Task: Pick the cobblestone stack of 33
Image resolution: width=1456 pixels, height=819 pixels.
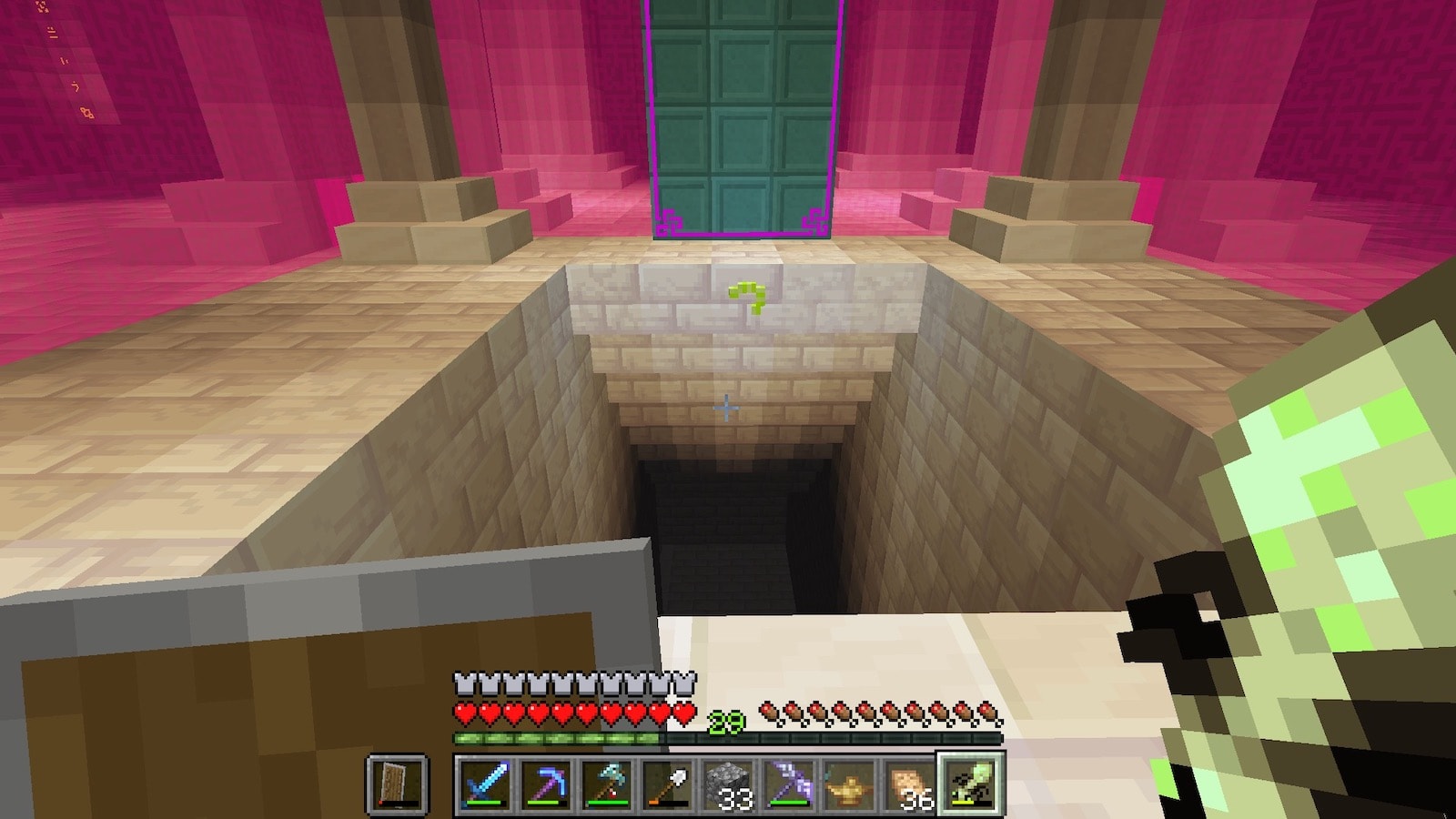Action: tap(729, 784)
